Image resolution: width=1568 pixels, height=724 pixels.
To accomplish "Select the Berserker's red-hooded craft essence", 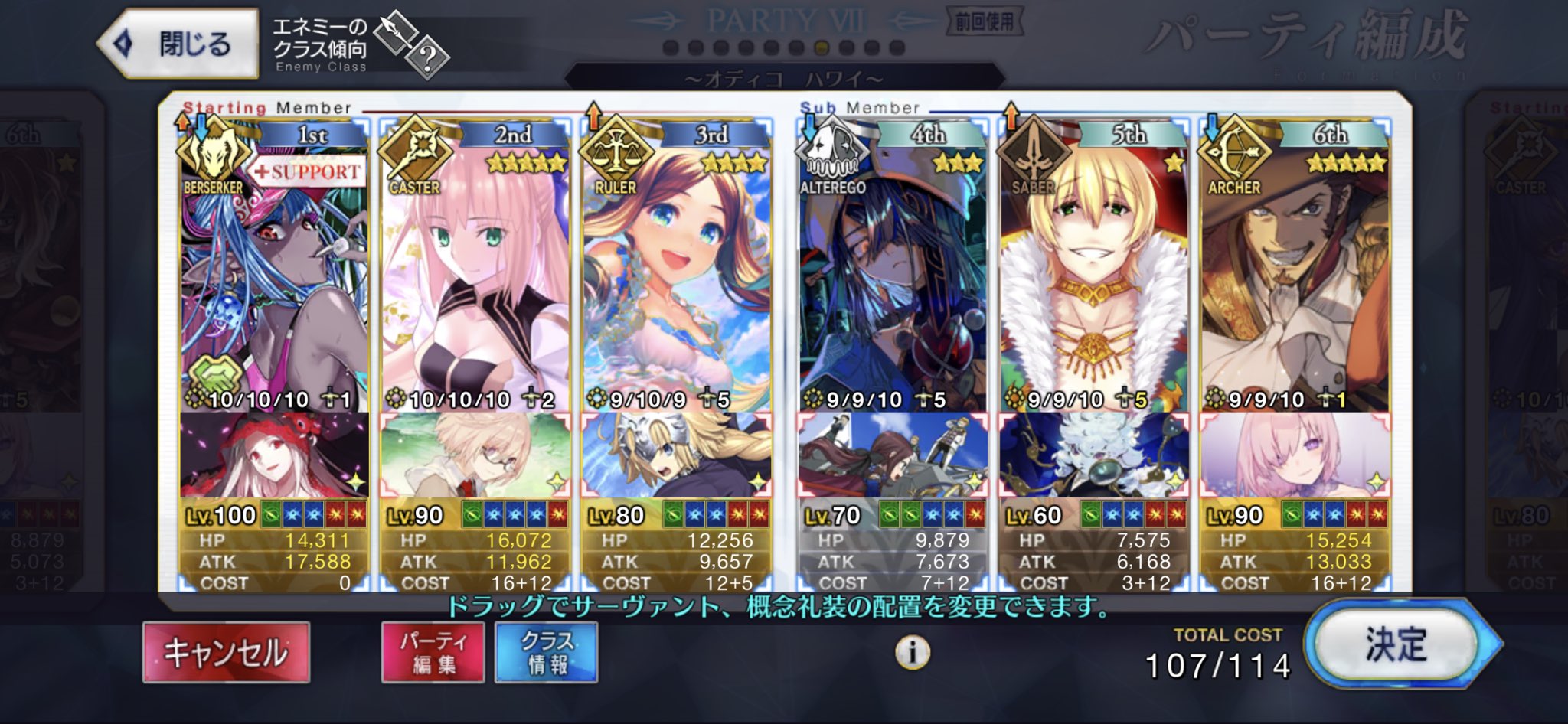I will (x=273, y=455).
